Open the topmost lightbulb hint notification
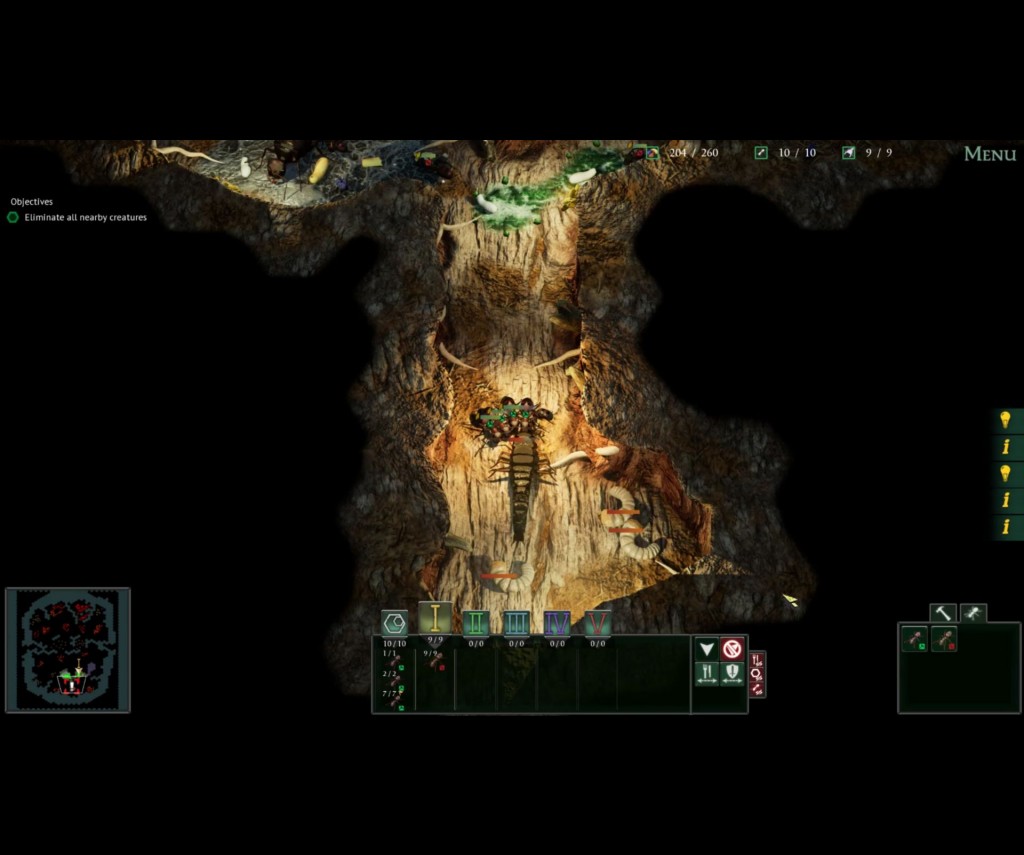Viewport: 1024px width, 855px height. pyautogui.click(x=1006, y=420)
